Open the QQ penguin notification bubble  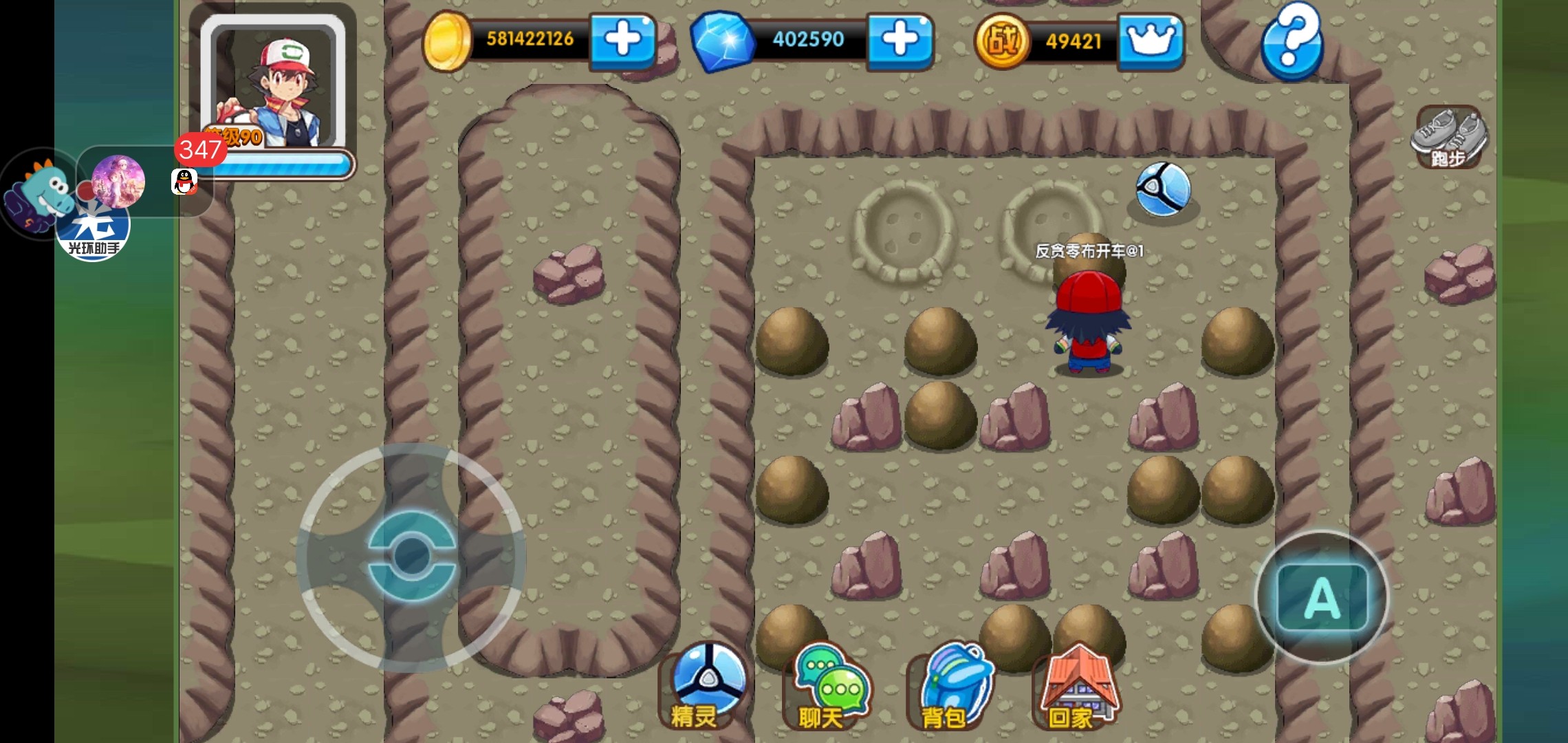click(x=184, y=182)
